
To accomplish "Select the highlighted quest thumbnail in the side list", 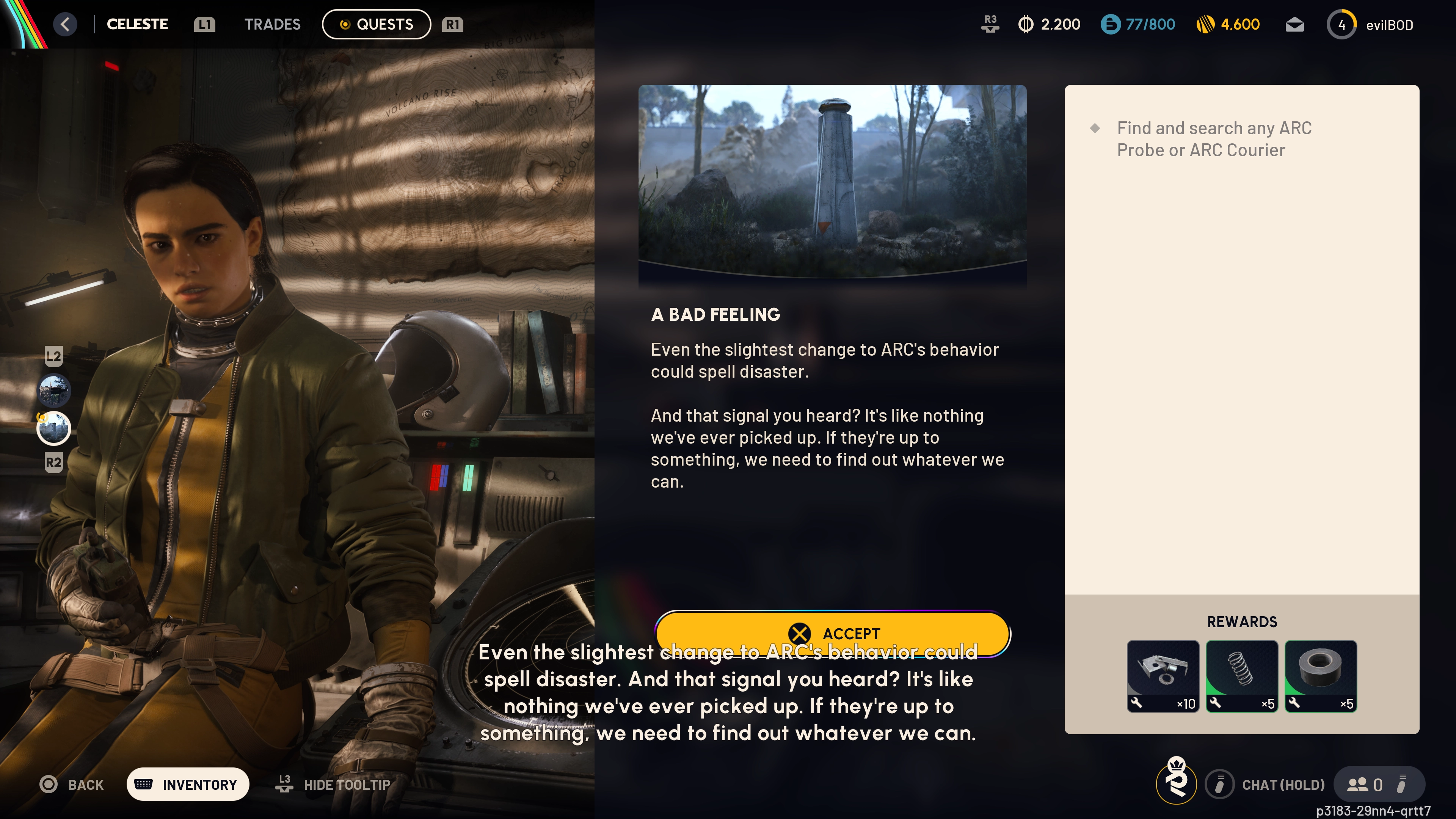I will [x=54, y=428].
